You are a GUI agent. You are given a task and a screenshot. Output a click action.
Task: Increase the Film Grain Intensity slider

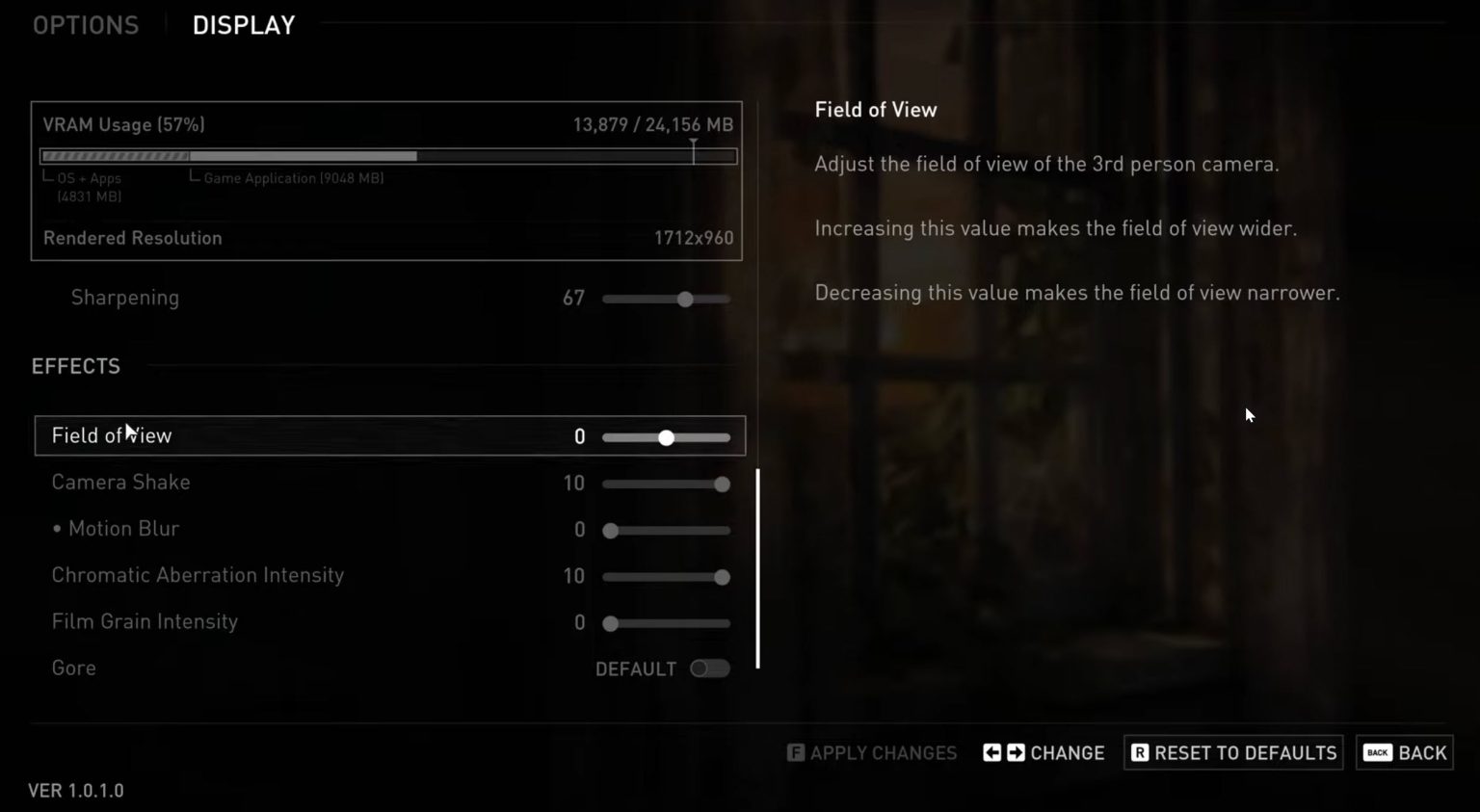[x=610, y=624]
